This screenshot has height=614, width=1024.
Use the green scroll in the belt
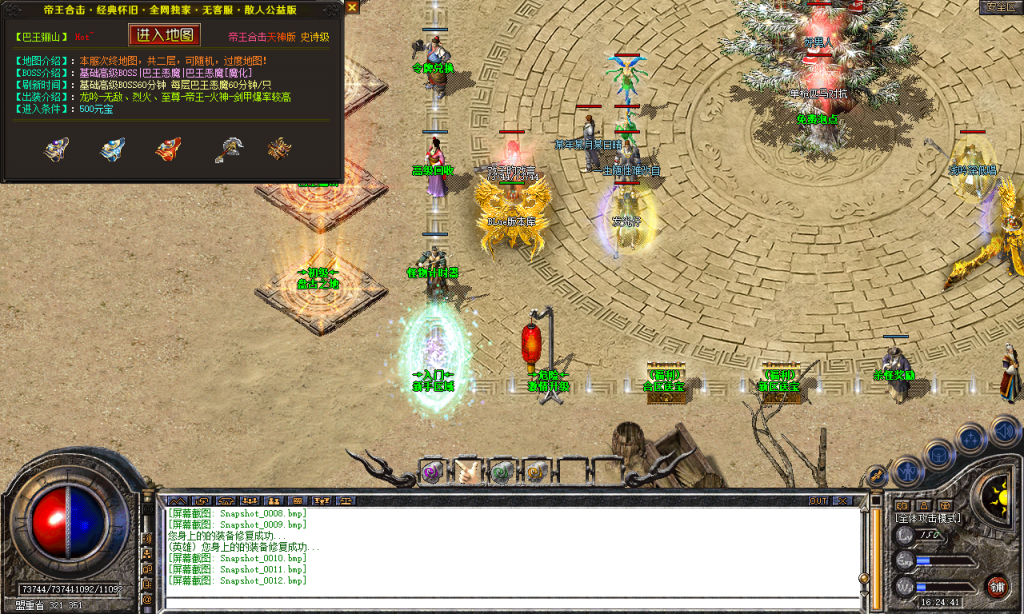pyautogui.click(x=501, y=470)
